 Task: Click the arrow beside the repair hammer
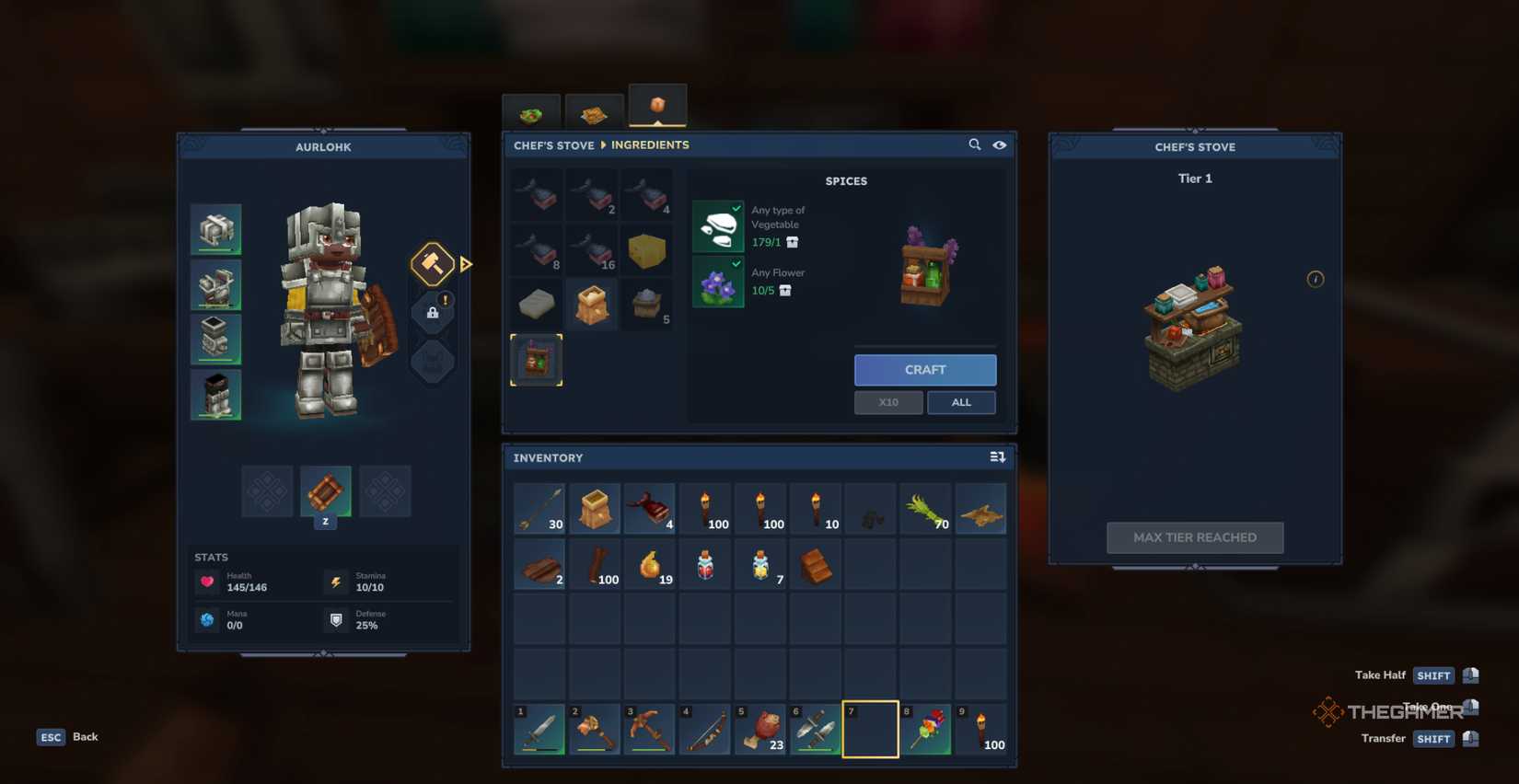464,264
